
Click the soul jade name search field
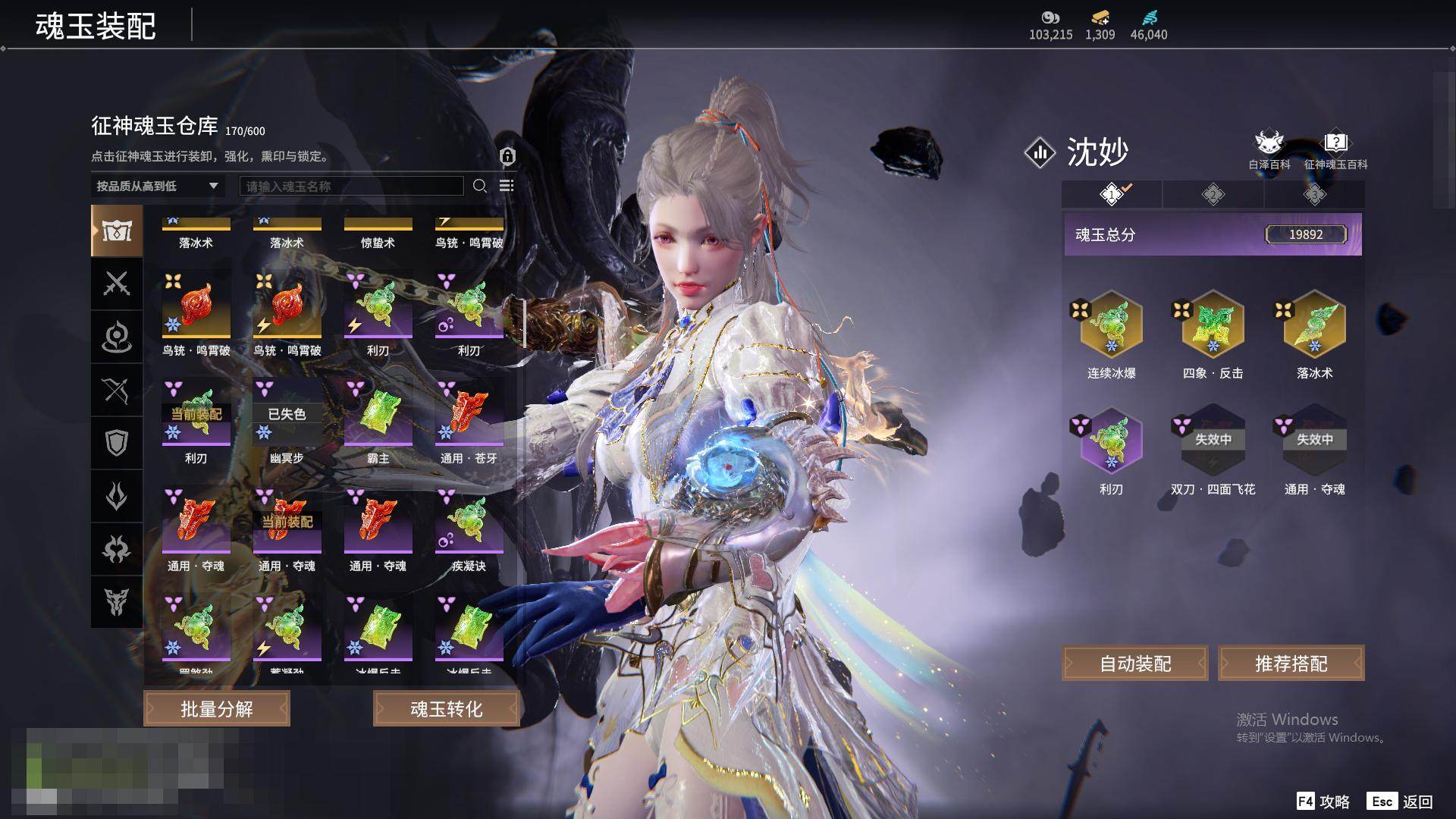[351, 186]
